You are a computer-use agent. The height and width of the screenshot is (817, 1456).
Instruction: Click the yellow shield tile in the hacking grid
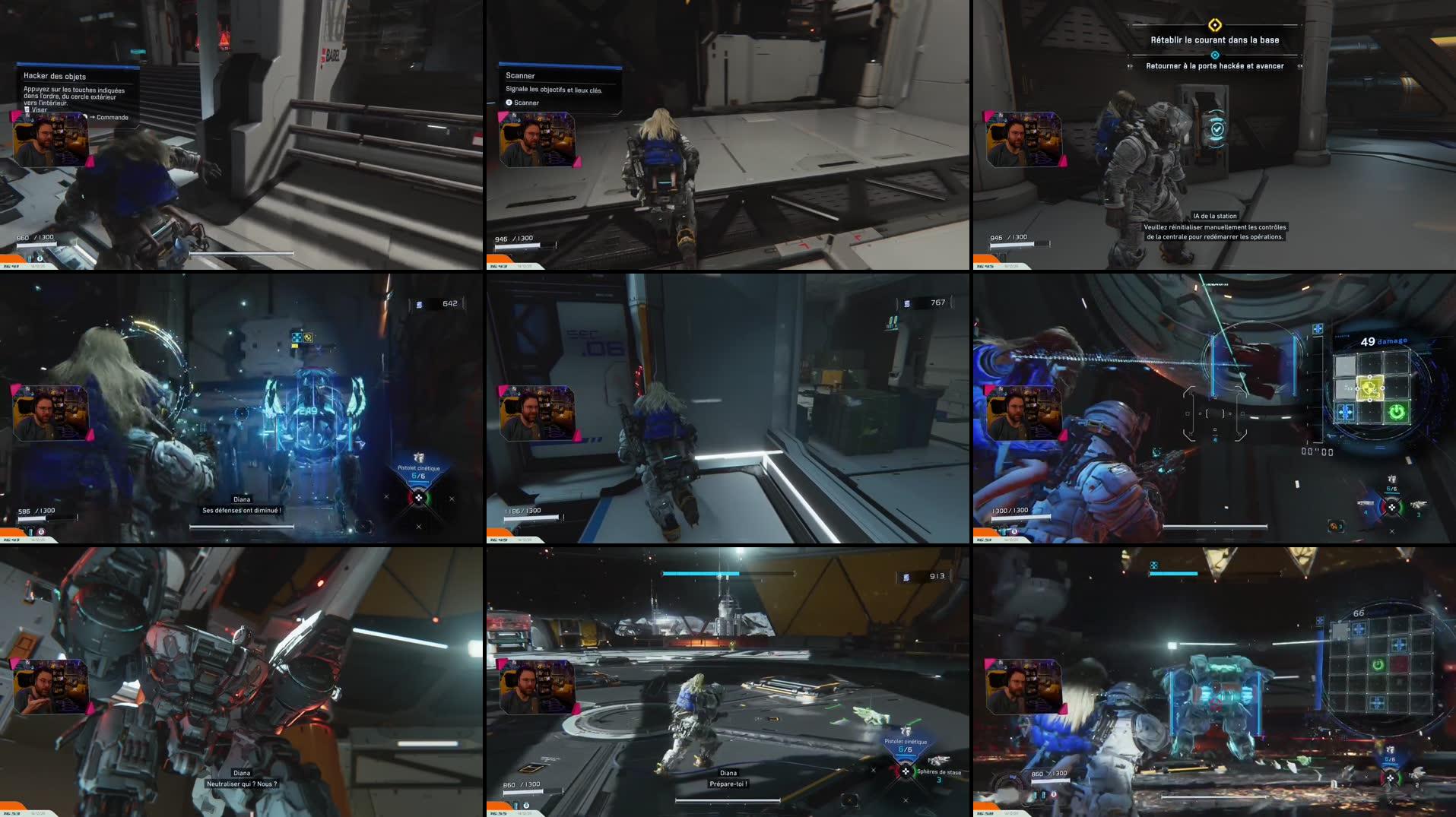pos(1370,388)
